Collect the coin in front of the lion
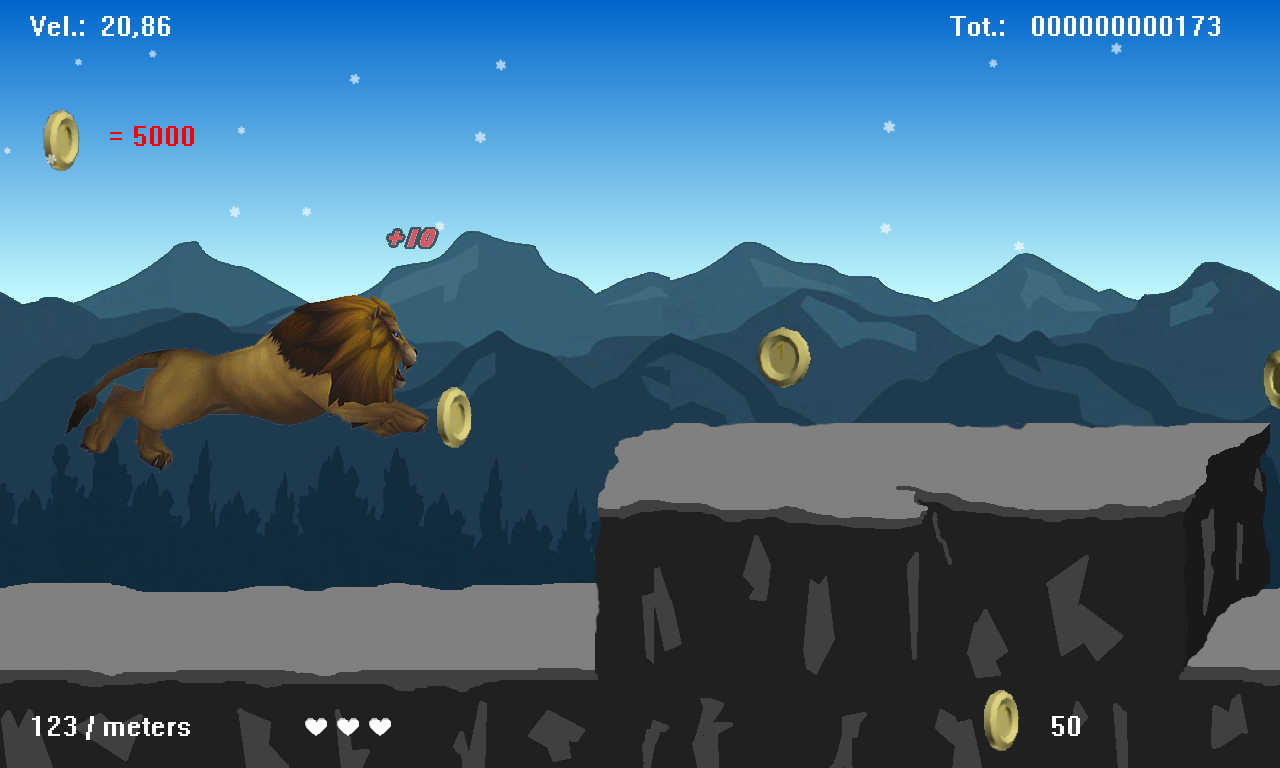1280x768 pixels. point(453,417)
